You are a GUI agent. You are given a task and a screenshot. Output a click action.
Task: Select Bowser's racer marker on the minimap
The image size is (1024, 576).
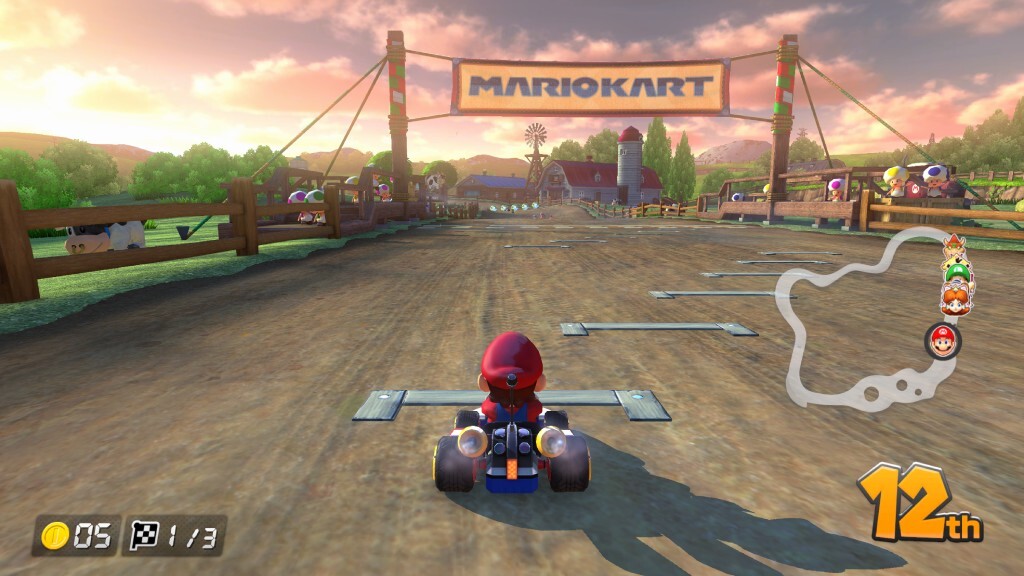coord(953,247)
